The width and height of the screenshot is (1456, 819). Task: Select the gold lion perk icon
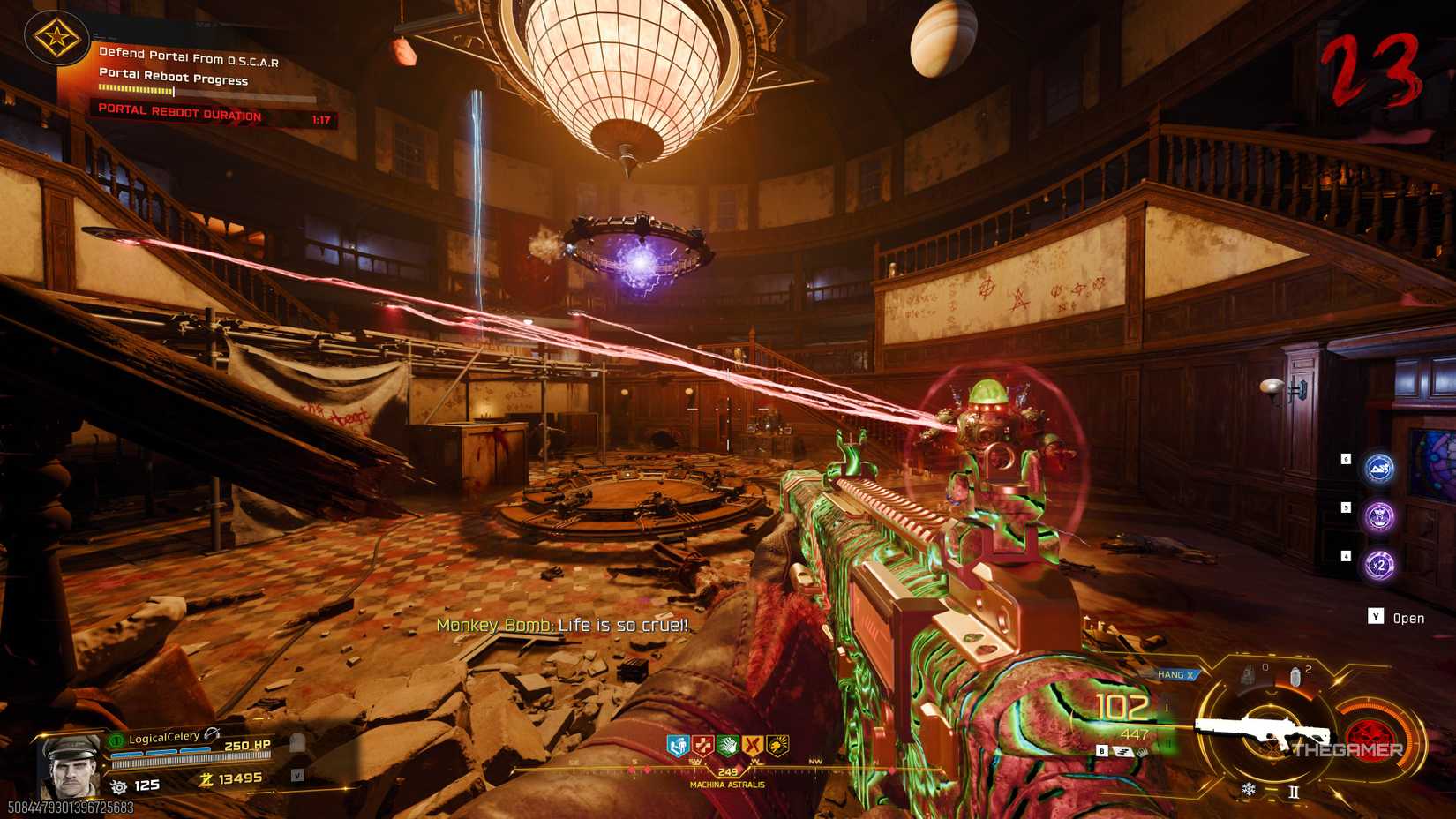(x=777, y=747)
